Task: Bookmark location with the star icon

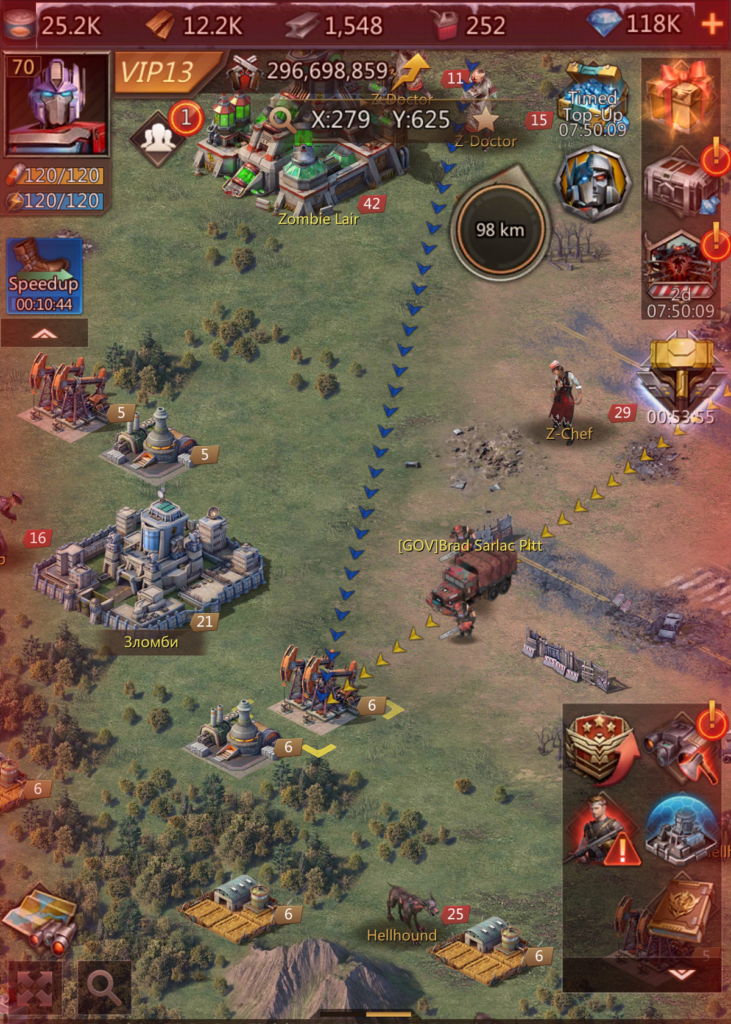Action: tap(485, 120)
